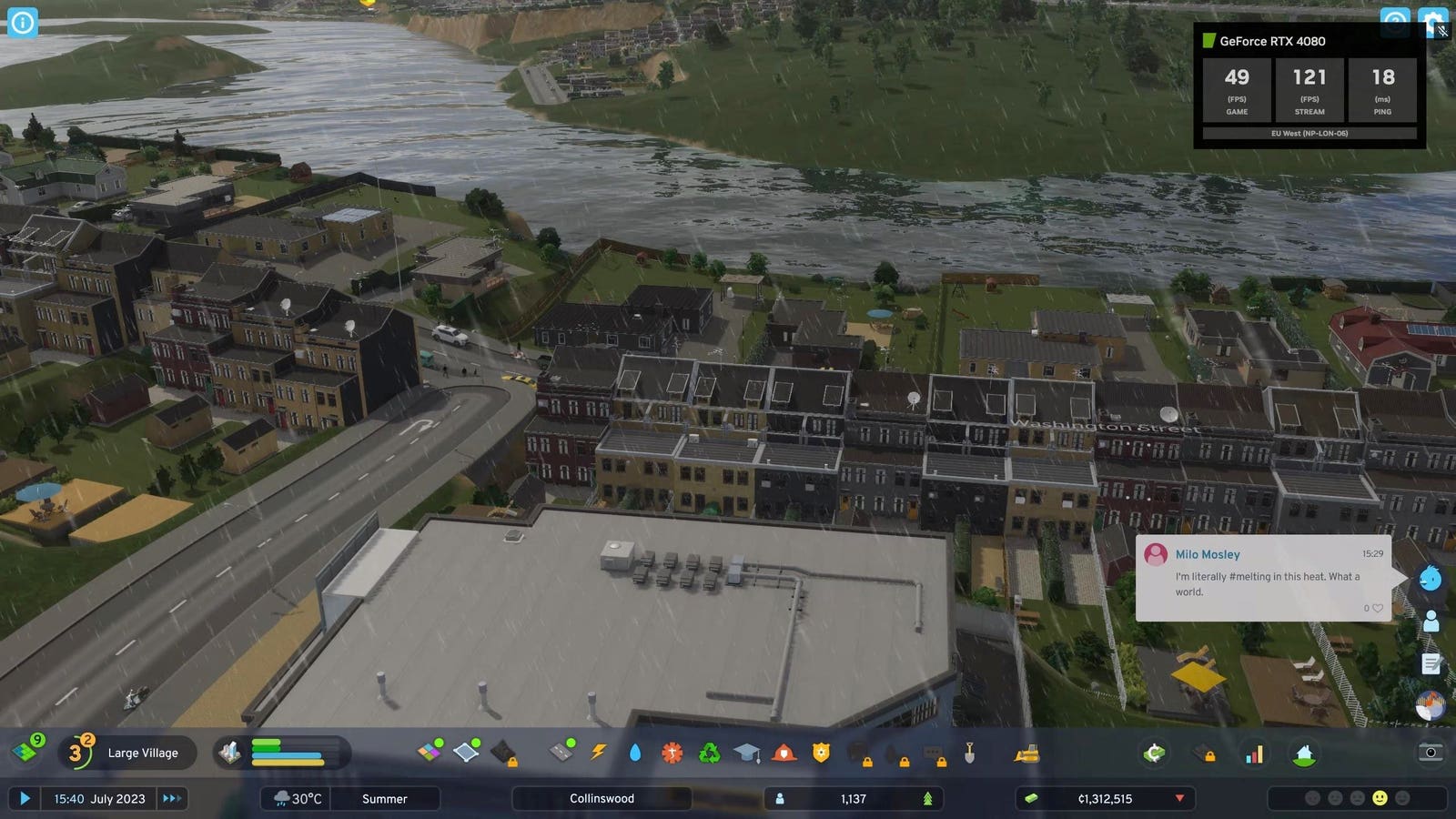This screenshot has height=819, width=1456.
Task: Resume the simulation with the play button
Action: tap(25, 798)
